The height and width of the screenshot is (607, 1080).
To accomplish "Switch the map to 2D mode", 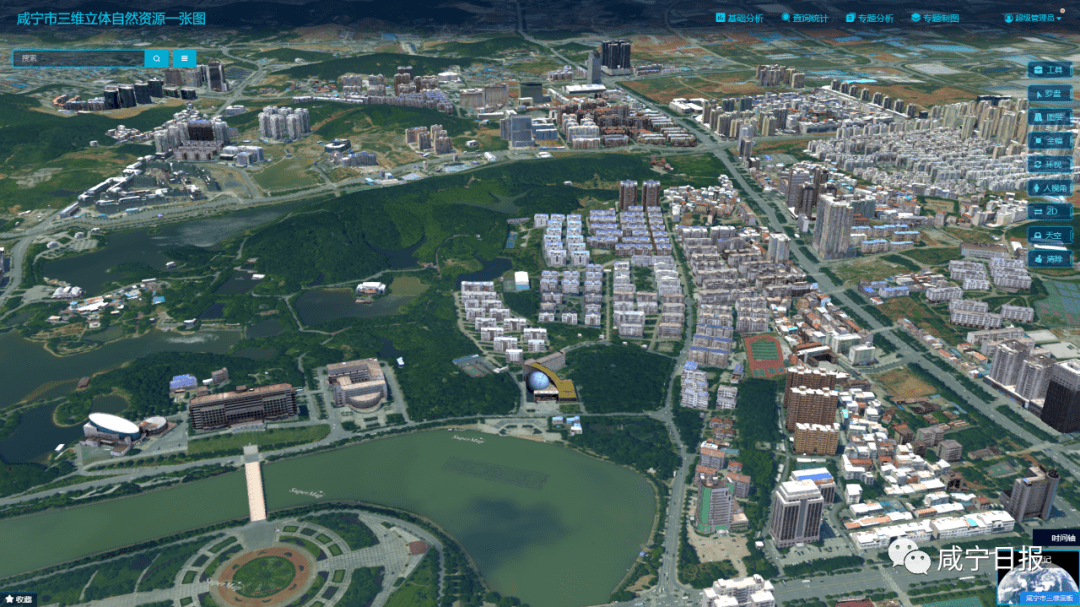I will [x=1049, y=211].
